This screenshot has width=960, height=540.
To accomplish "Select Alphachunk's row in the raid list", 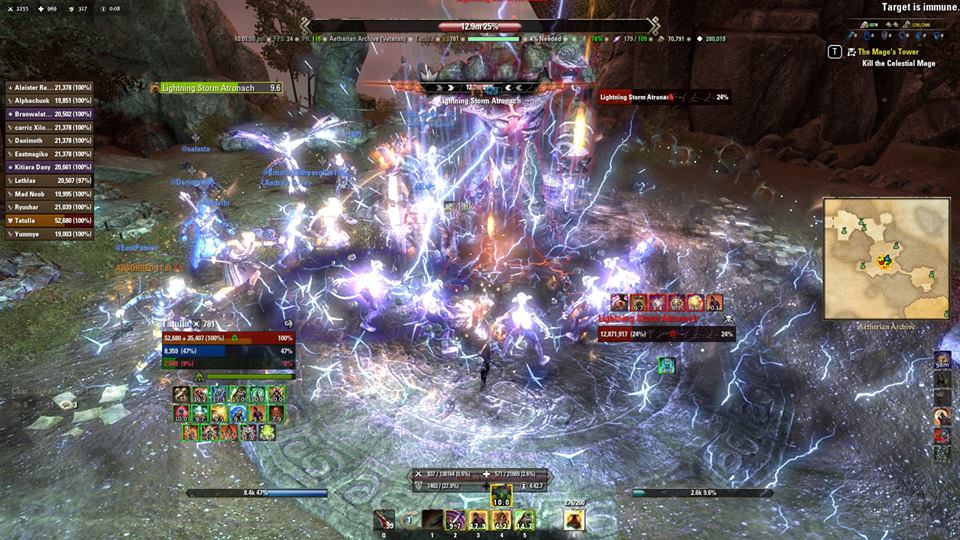I will (x=50, y=101).
